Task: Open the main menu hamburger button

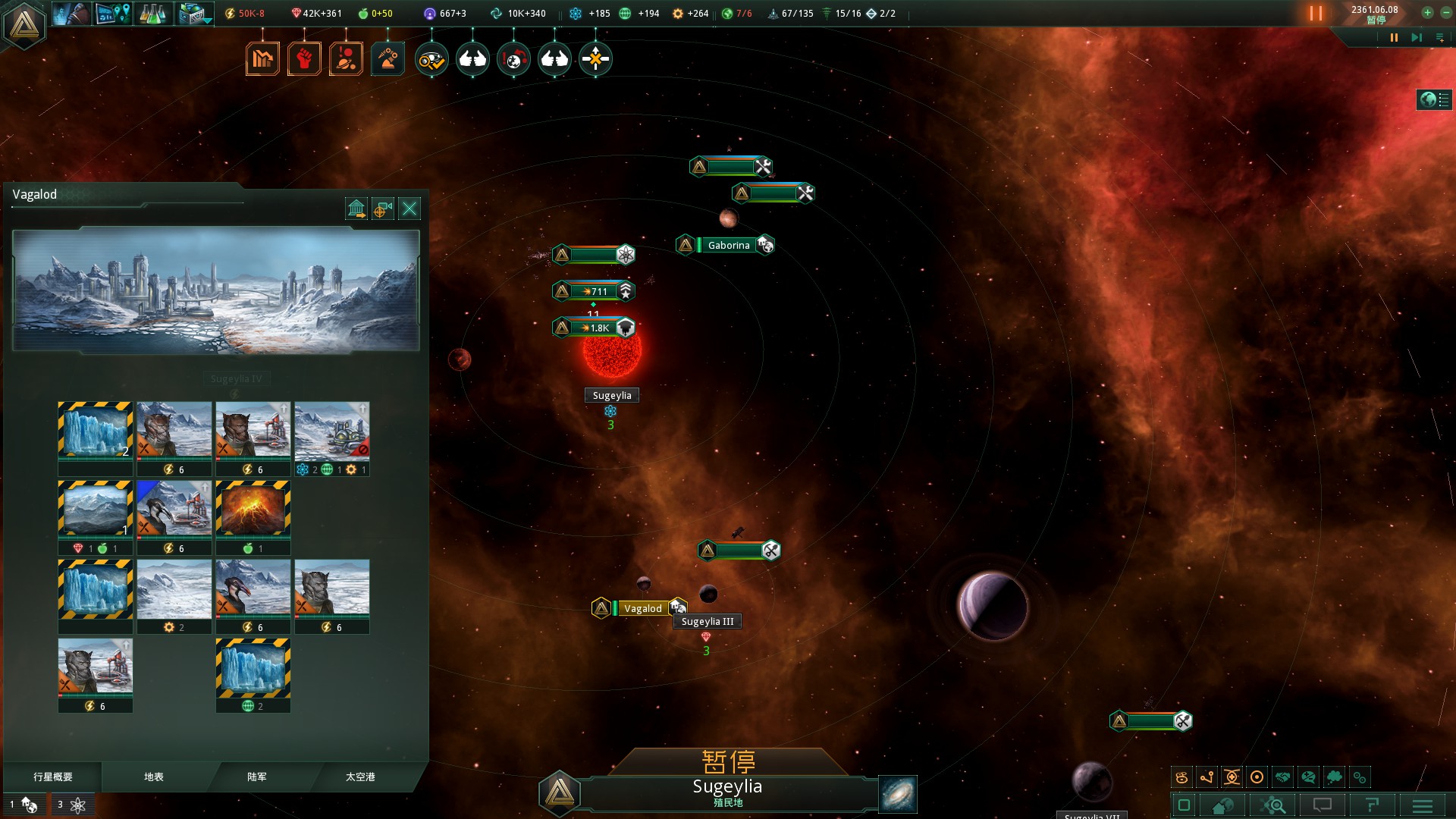Action: tap(1422, 805)
